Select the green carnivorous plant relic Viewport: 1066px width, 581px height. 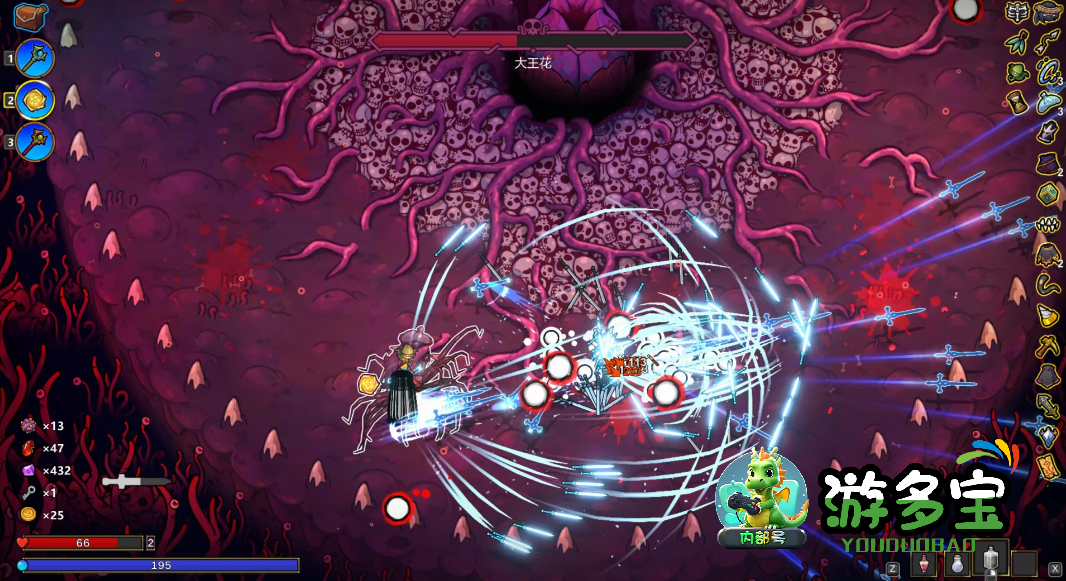pos(1018,72)
